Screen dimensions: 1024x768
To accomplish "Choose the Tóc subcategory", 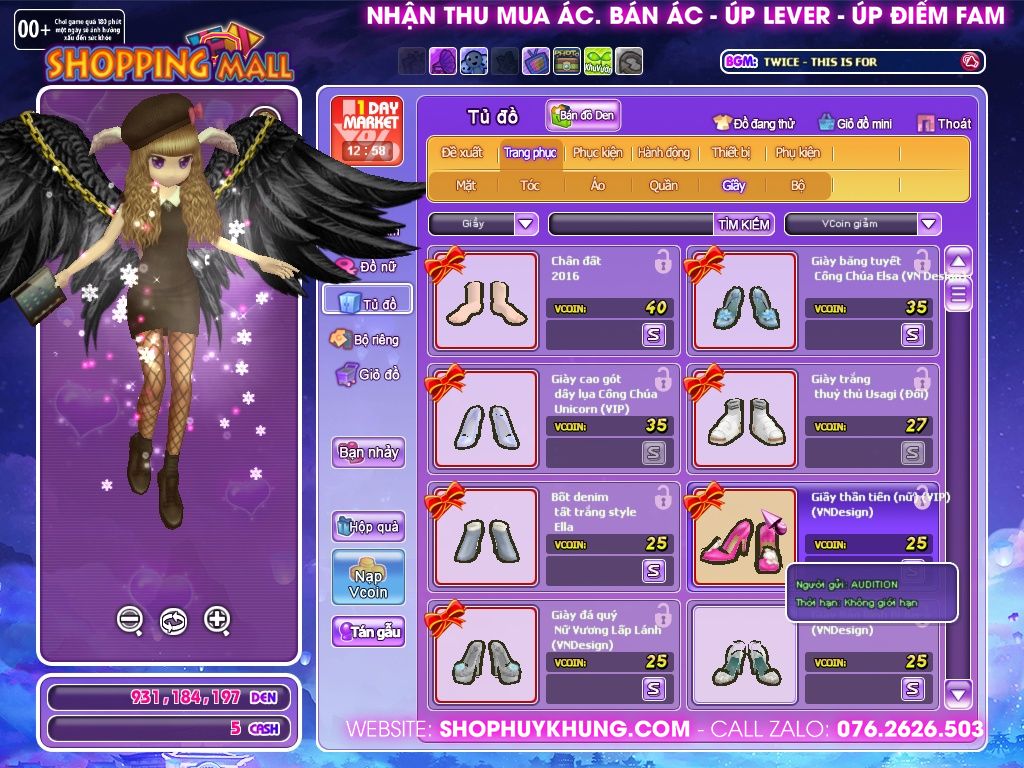I will [529, 185].
